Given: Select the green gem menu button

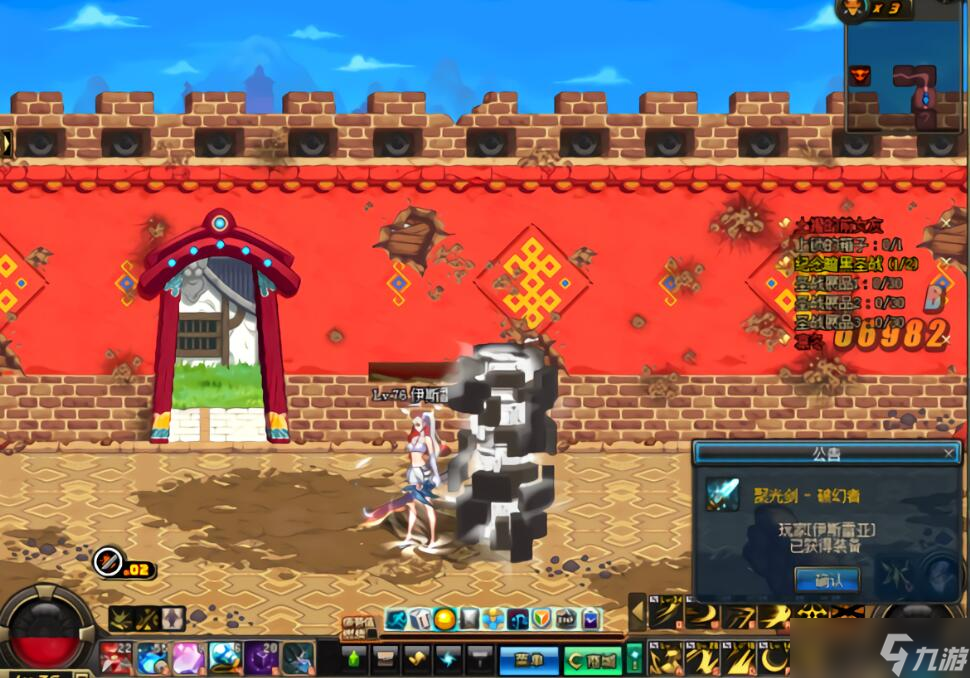Looking at the screenshot, I should point(355,659).
